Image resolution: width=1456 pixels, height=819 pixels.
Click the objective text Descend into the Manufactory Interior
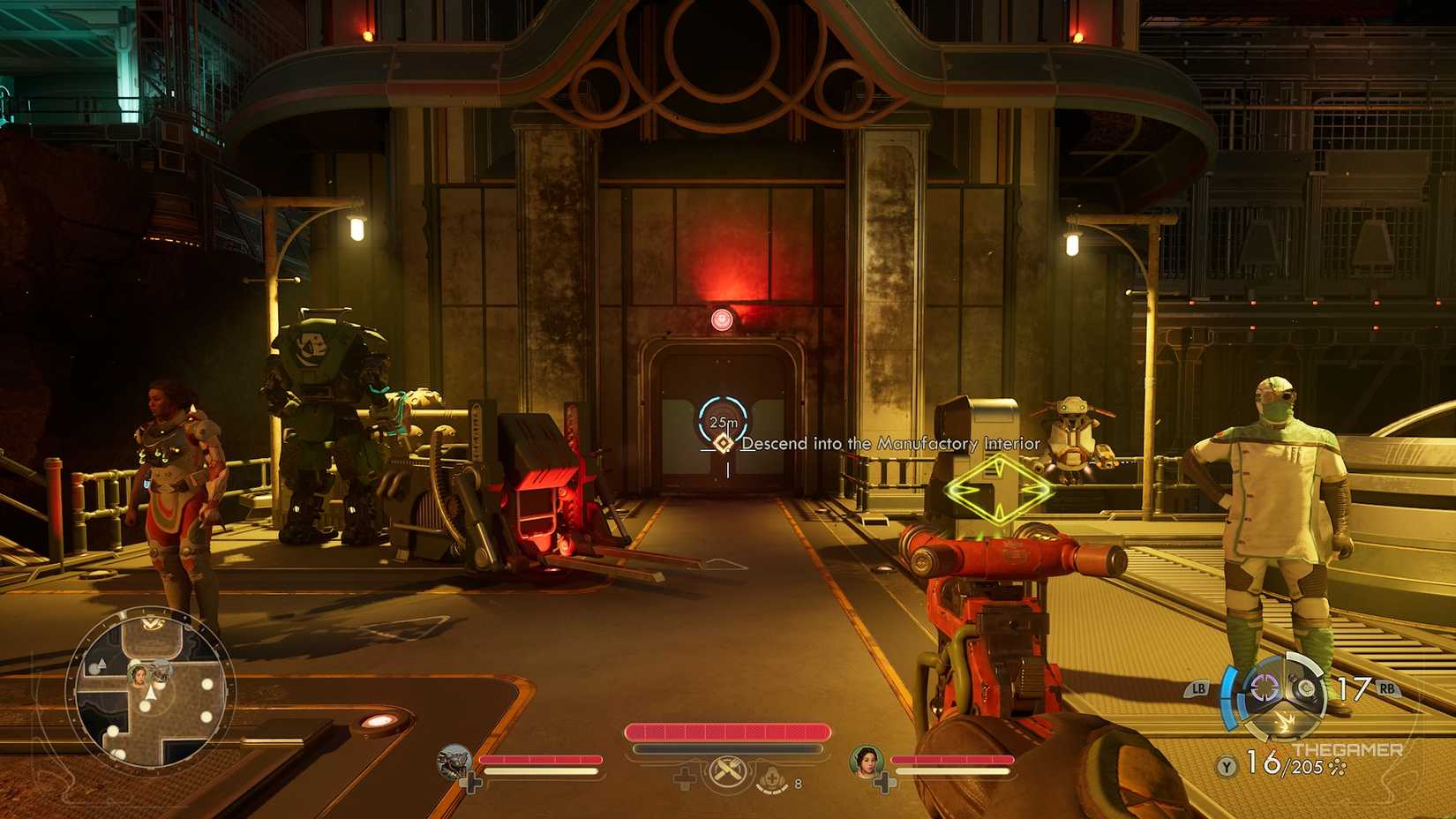tap(891, 445)
